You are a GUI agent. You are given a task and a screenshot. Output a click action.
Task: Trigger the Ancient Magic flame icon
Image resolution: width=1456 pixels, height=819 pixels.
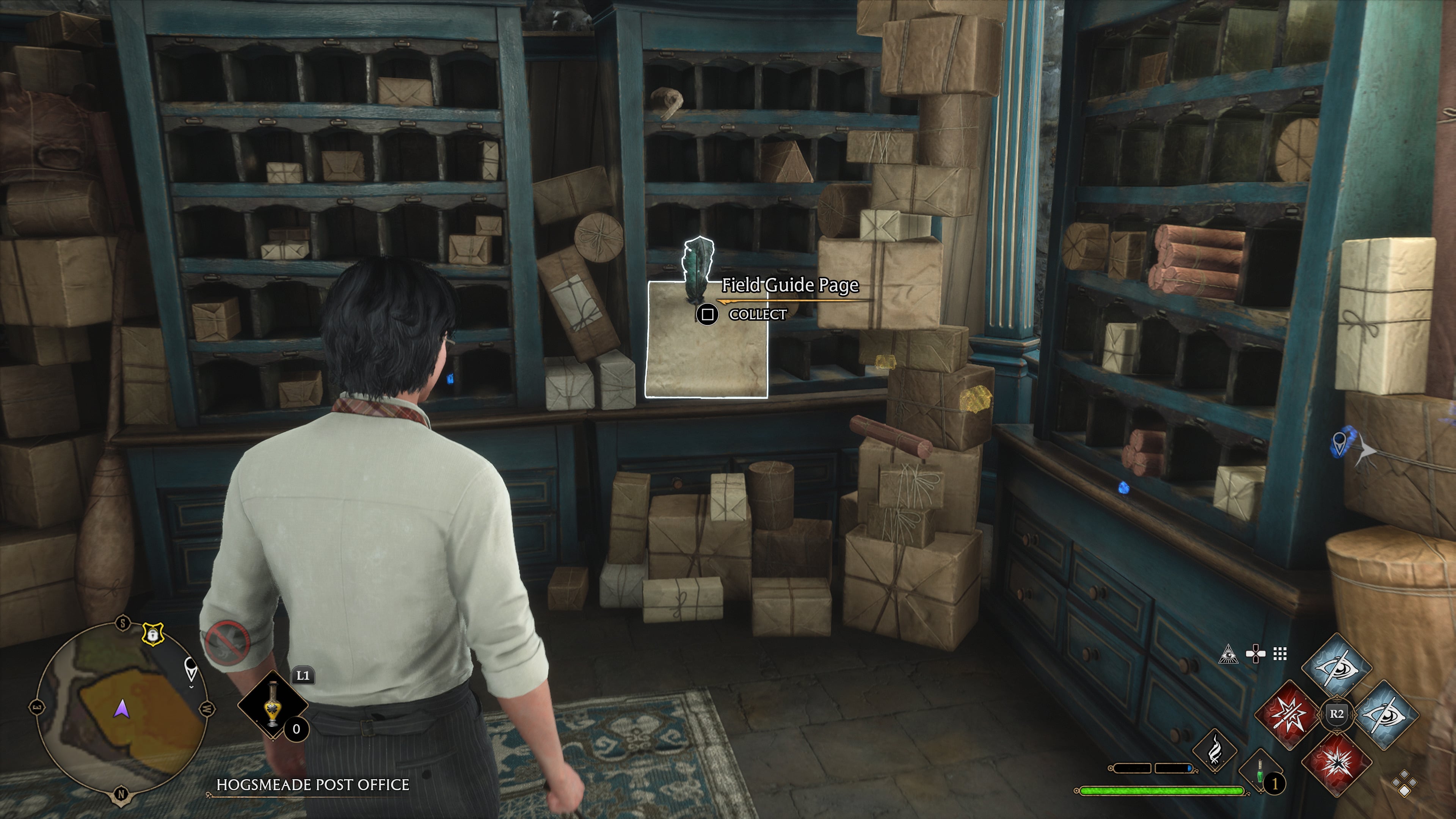pos(1214,751)
